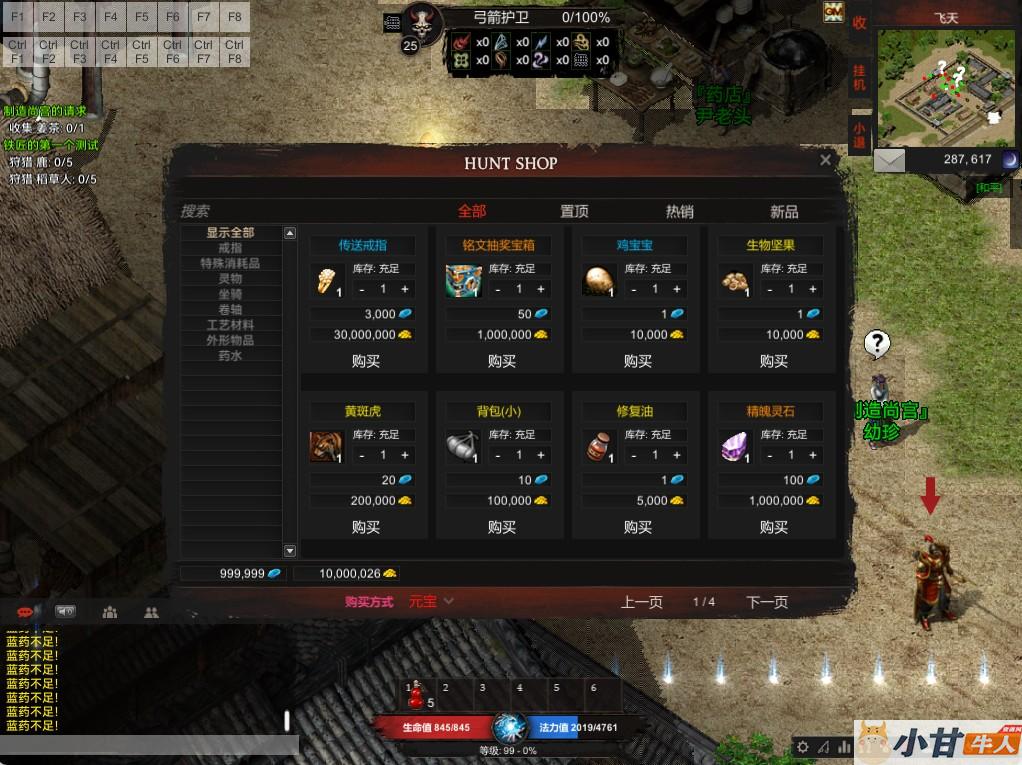
Task: Purchase the 铭文抽奖宝箱 chest
Action: click(502, 361)
